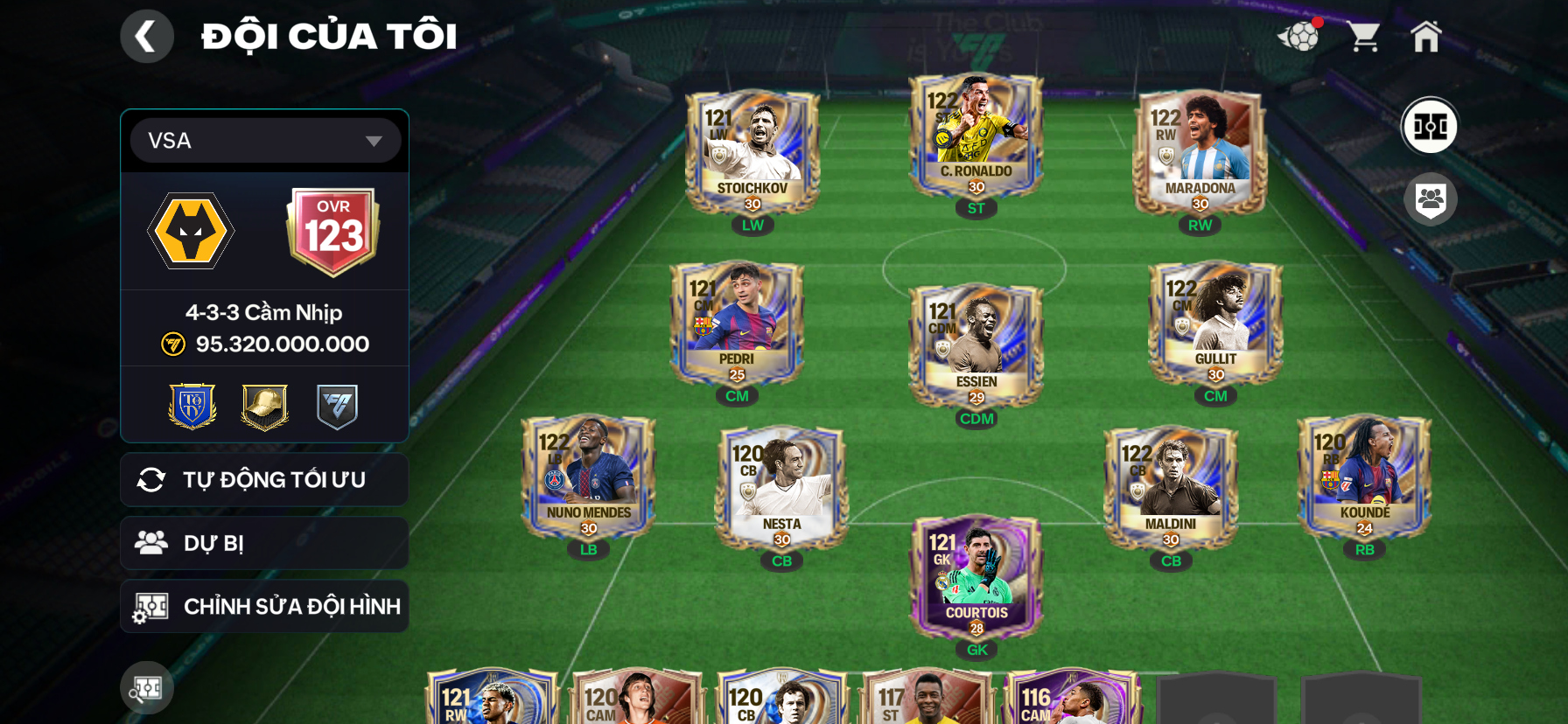Select Nuno Mendes at left back
This screenshot has width=1568, height=724.
(589, 477)
